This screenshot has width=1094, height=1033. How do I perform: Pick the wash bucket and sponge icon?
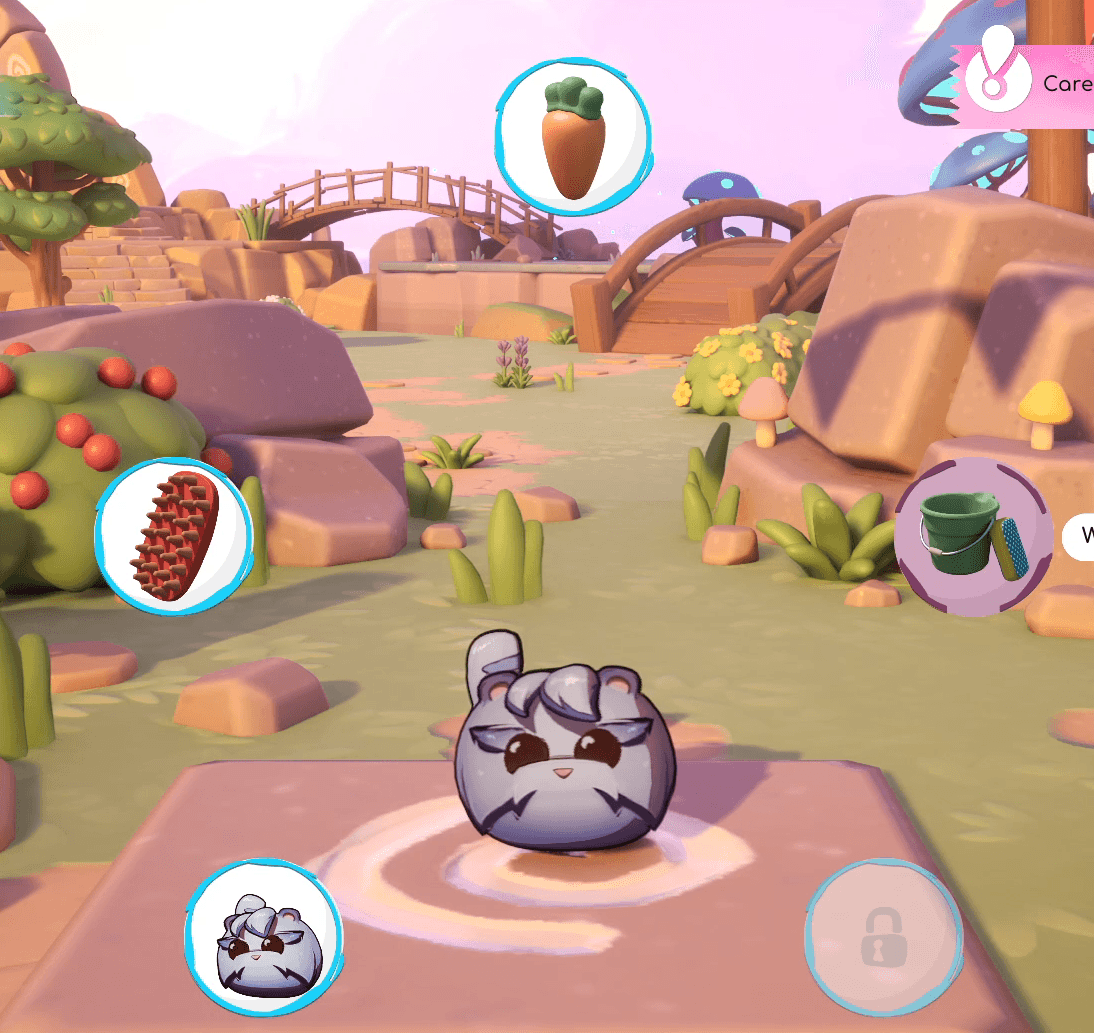click(x=972, y=538)
